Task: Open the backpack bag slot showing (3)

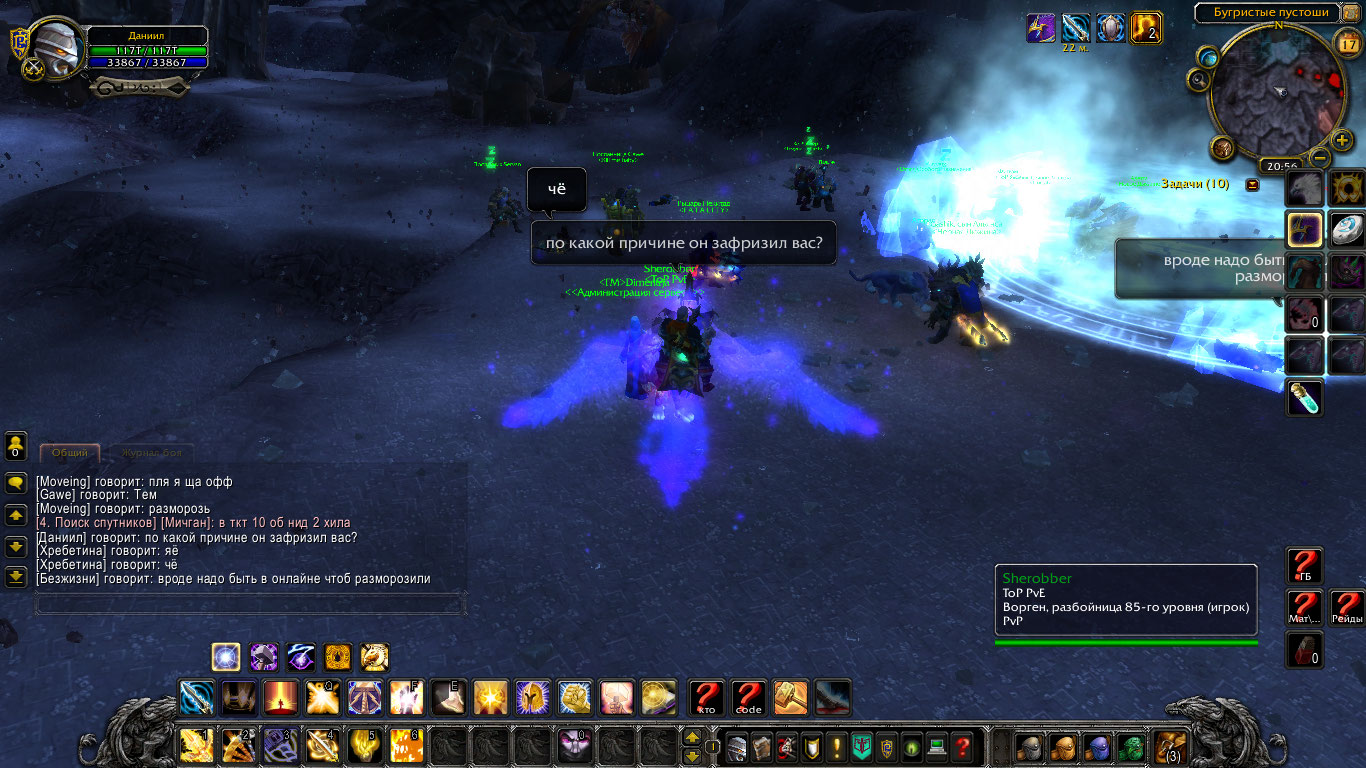Action: pyautogui.click(x=1169, y=746)
